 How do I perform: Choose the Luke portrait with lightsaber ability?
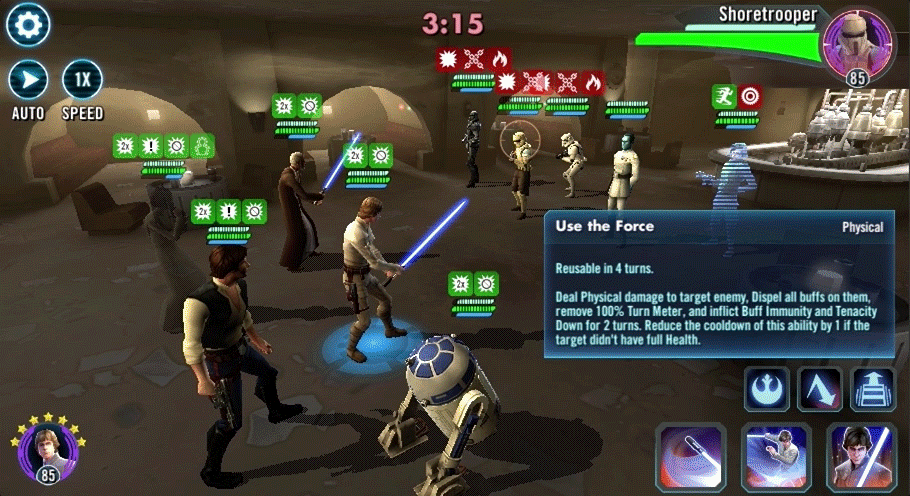[861, 457]
